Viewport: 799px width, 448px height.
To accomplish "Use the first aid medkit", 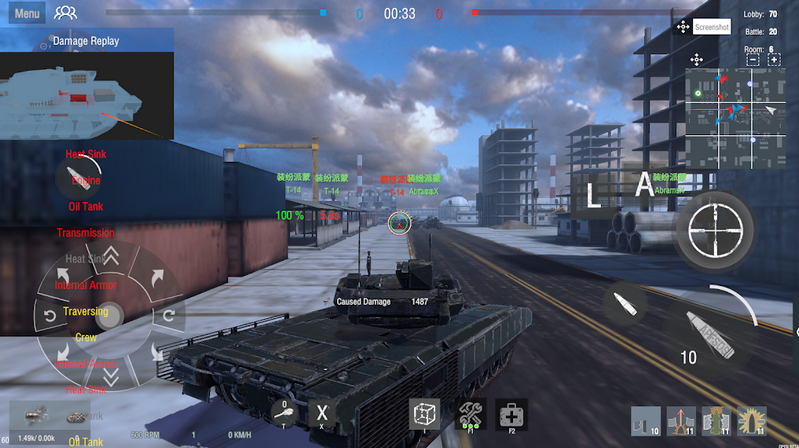I will 511,414.
